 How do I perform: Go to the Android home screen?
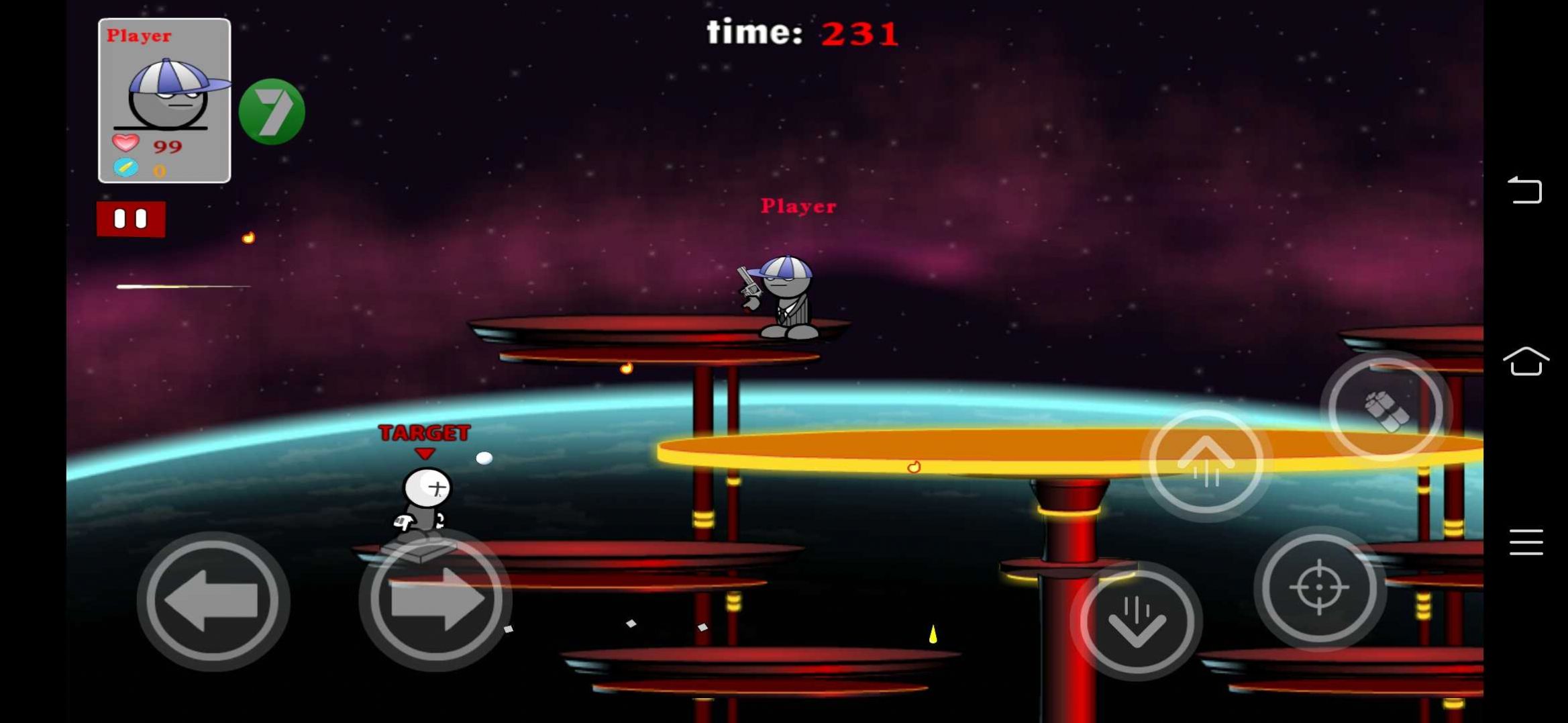click(x=1526, y=362)
